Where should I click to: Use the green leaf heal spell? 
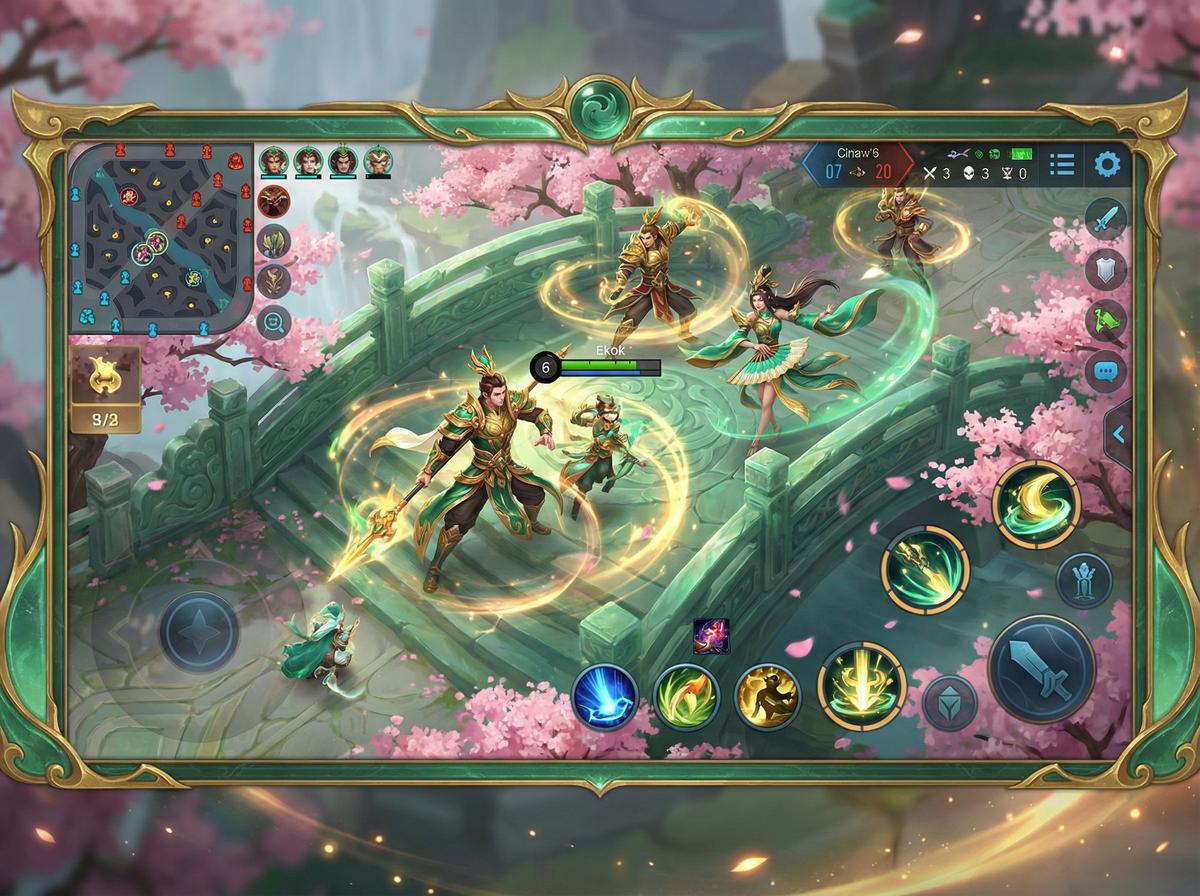click(x=686, y=696)
